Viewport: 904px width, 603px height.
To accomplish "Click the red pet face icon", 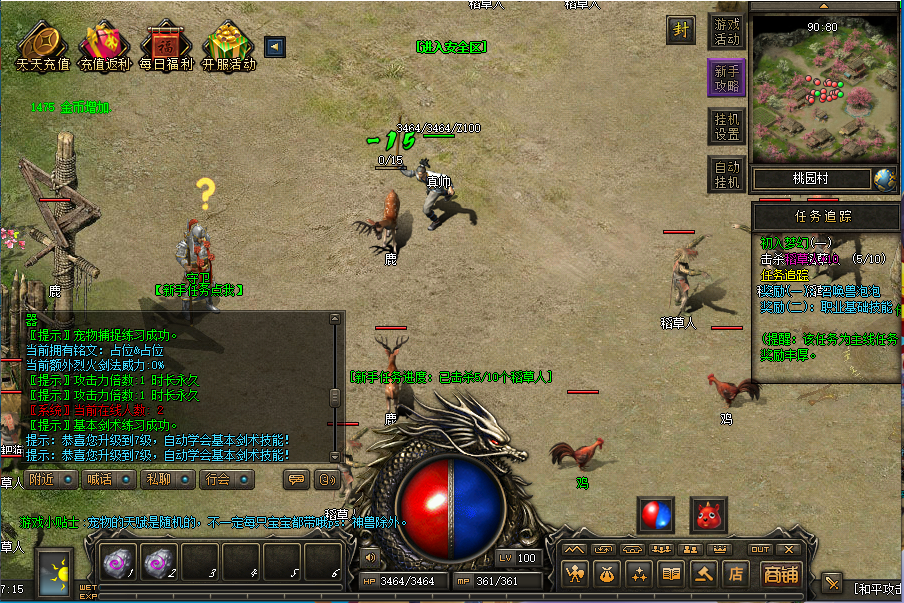I will tap(708, 515).
